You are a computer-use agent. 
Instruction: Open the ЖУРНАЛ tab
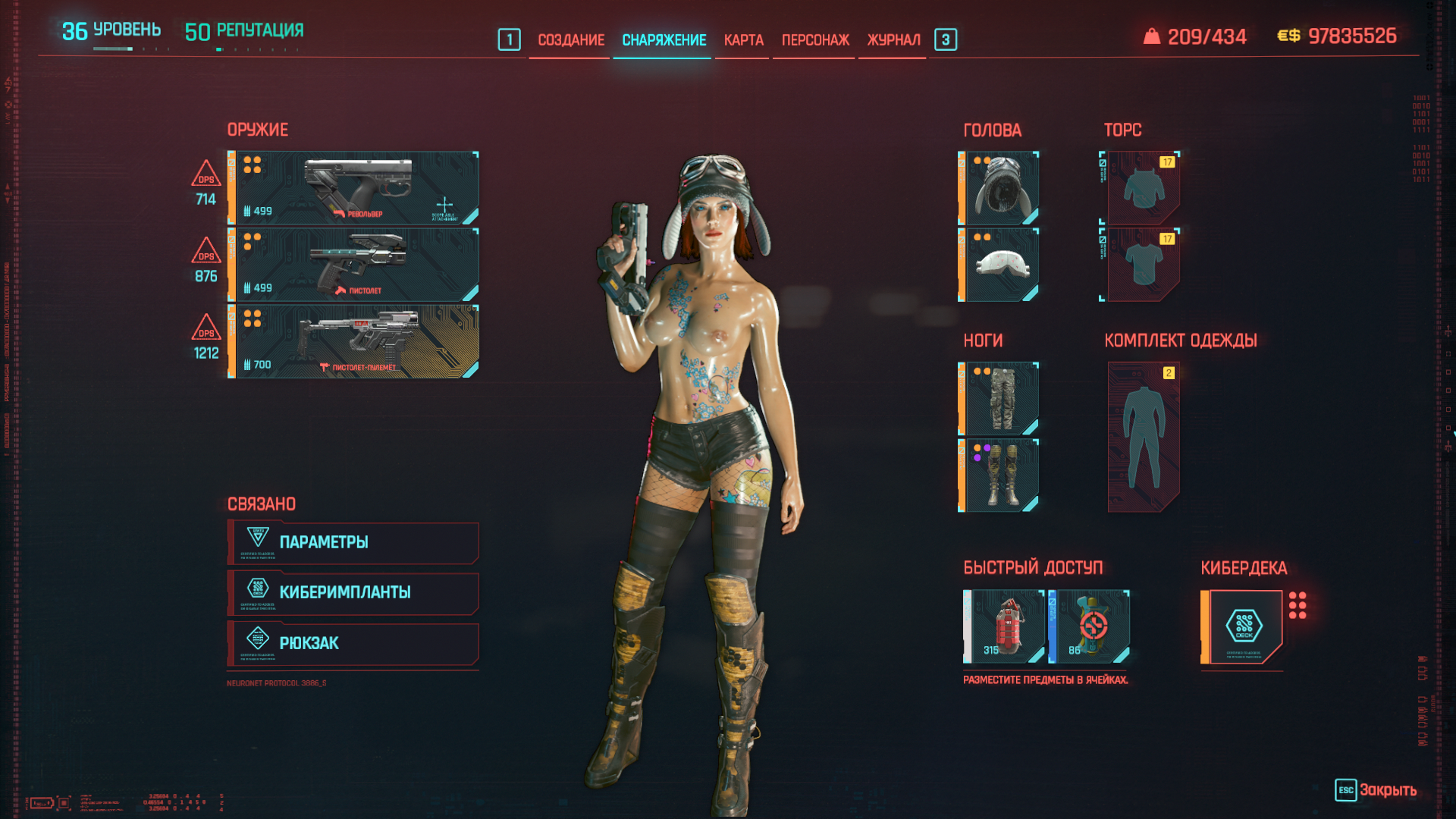pyautogui.click(x=893, y=40)
